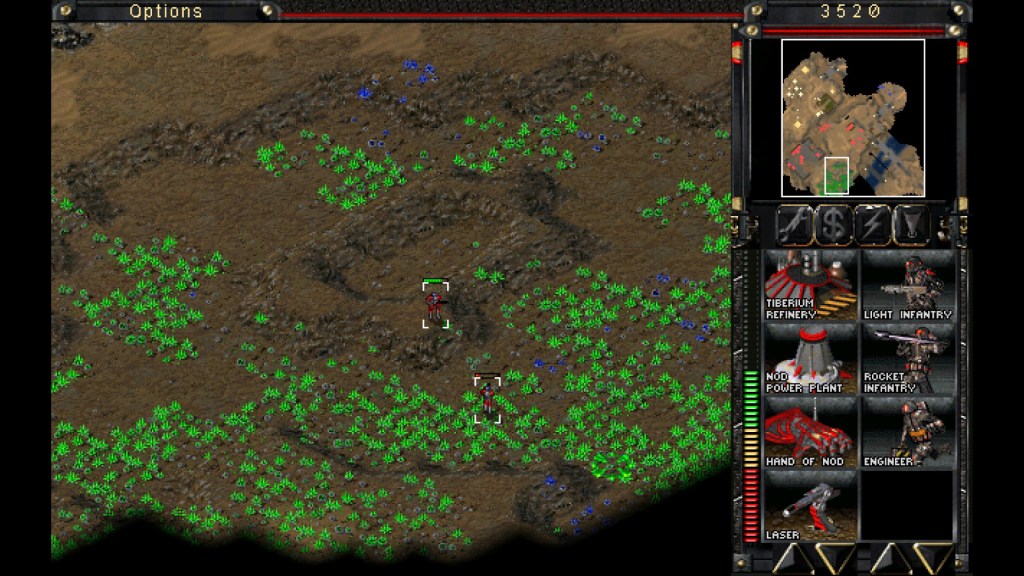Activate the wrench repair mode button
This screenshot has height=576, width=1024.
point(795,225)
